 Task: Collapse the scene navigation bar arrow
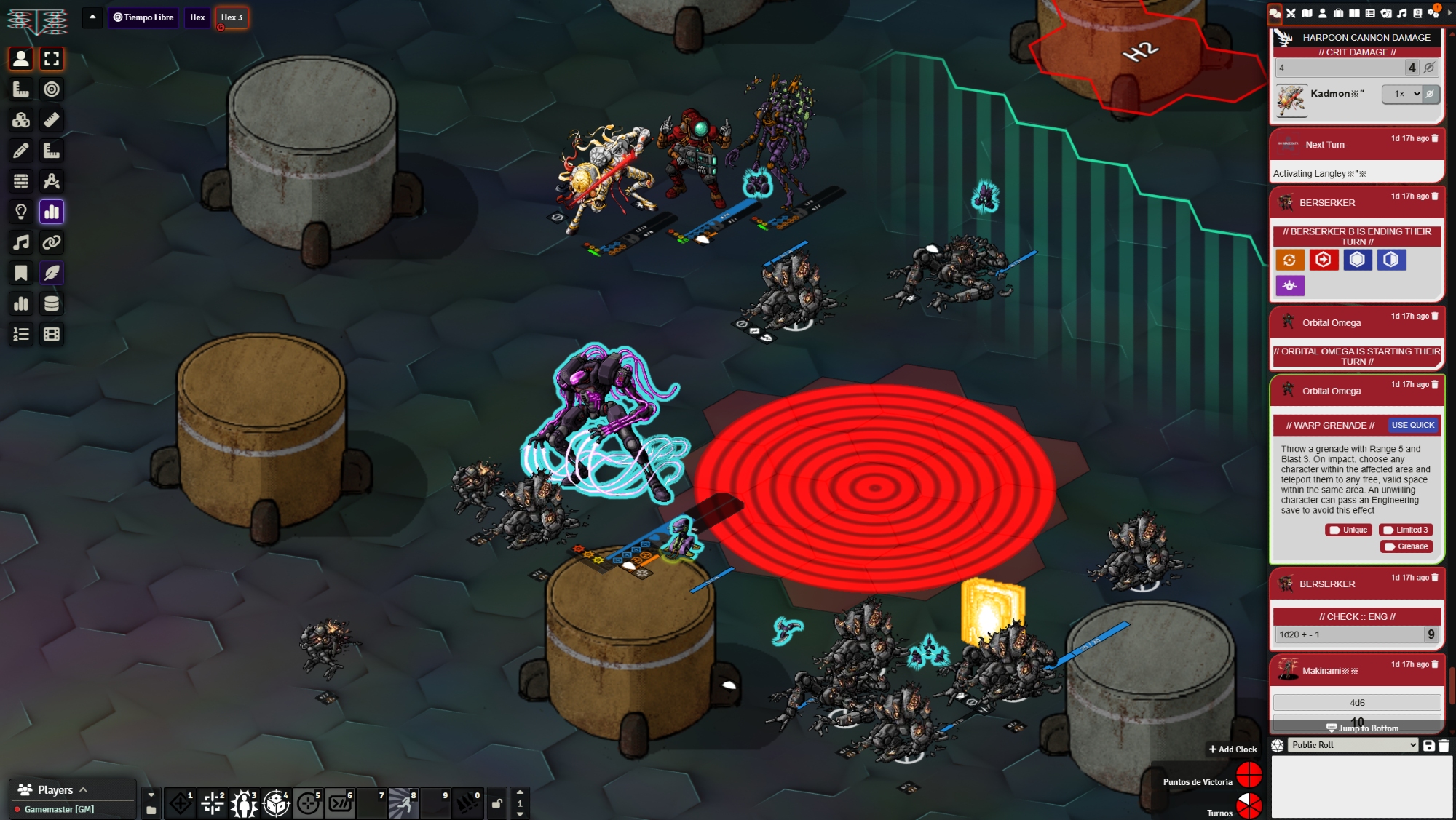pyautogui.click(x=92, y=17)
